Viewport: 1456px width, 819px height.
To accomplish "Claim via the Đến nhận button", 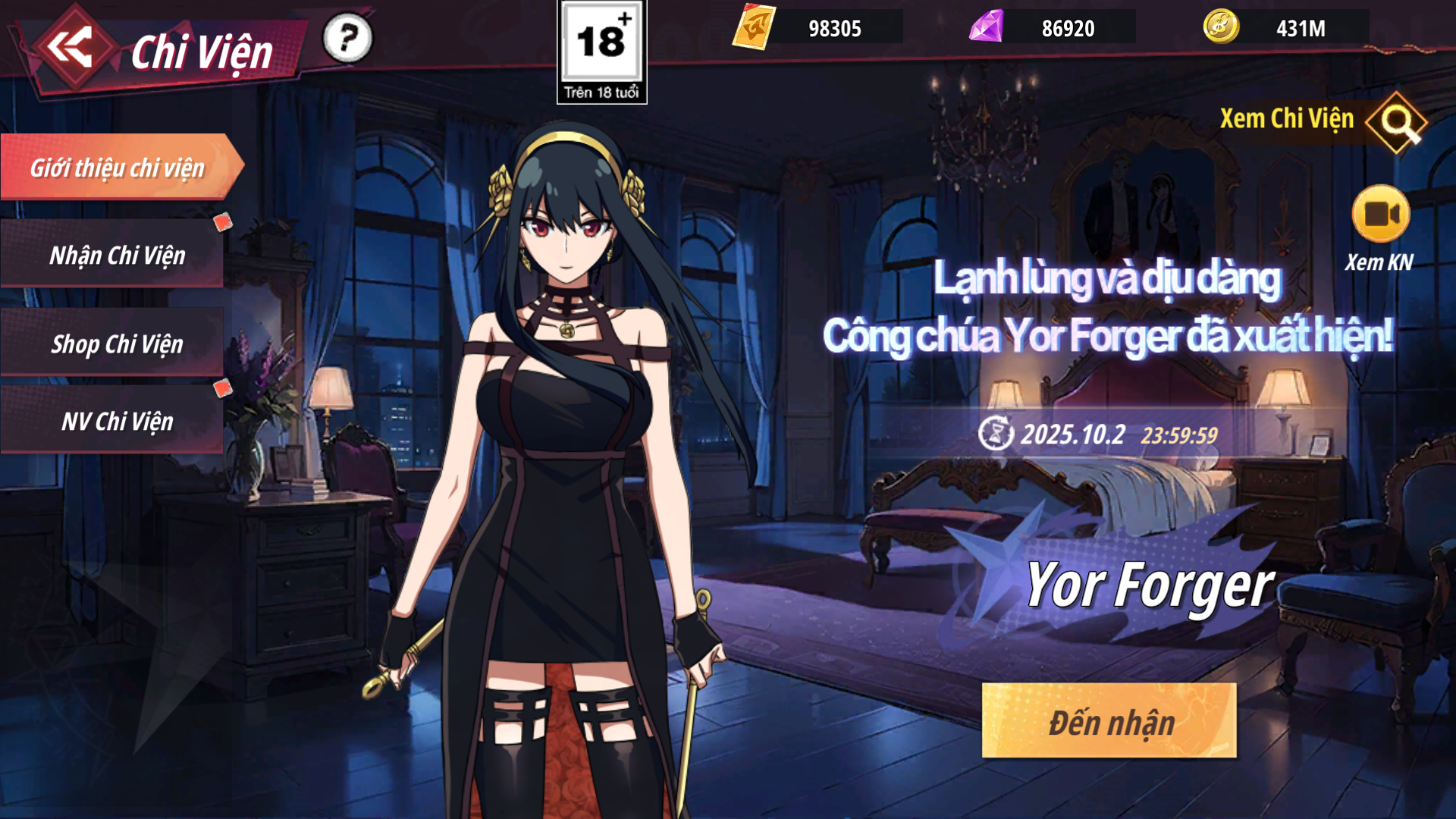I will click(x=1109, y=721).
